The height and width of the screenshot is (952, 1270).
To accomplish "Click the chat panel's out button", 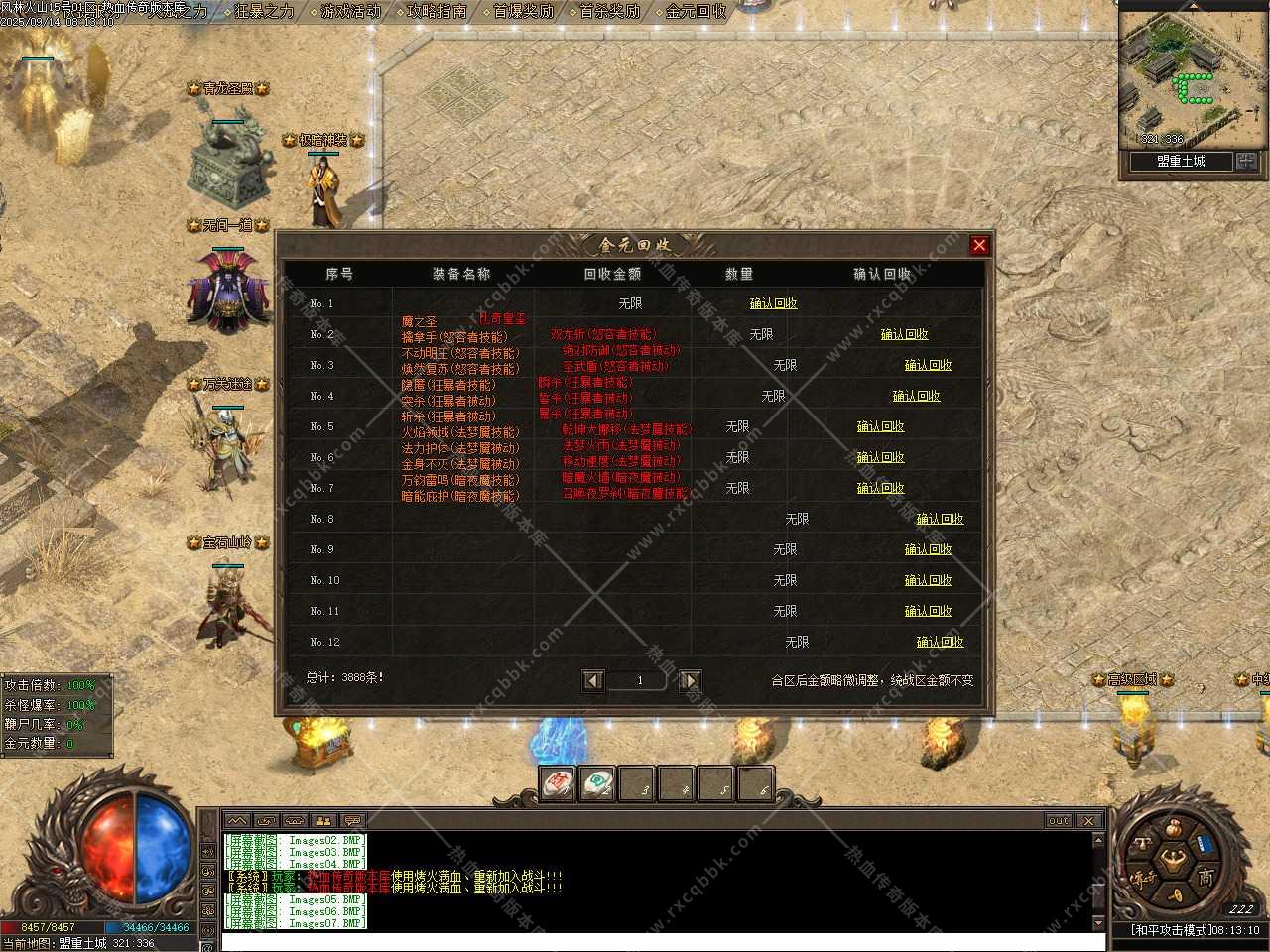I will (x=1059, y=821).
